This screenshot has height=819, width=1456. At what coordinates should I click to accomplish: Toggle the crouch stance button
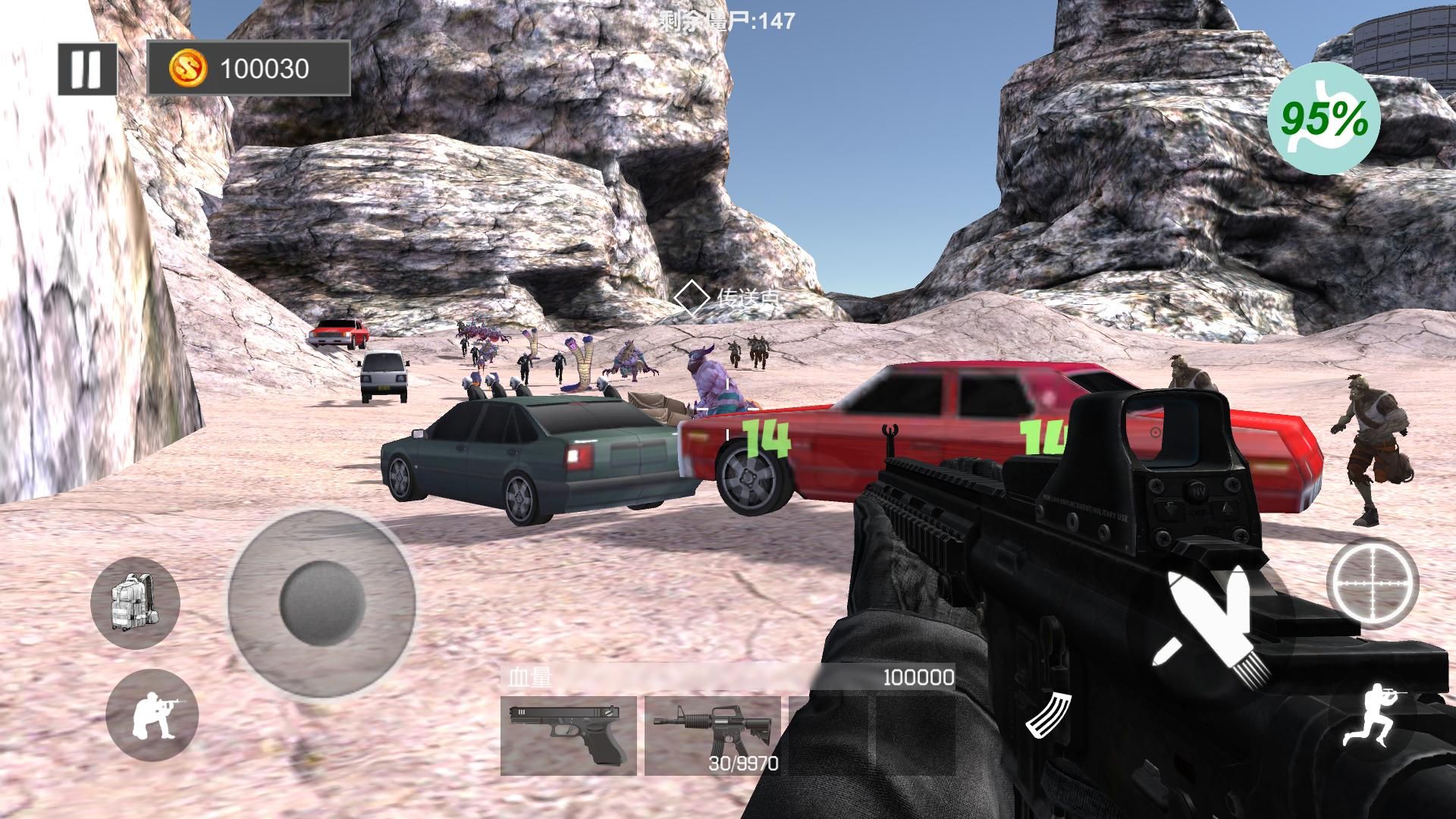[x=152, y=715]
